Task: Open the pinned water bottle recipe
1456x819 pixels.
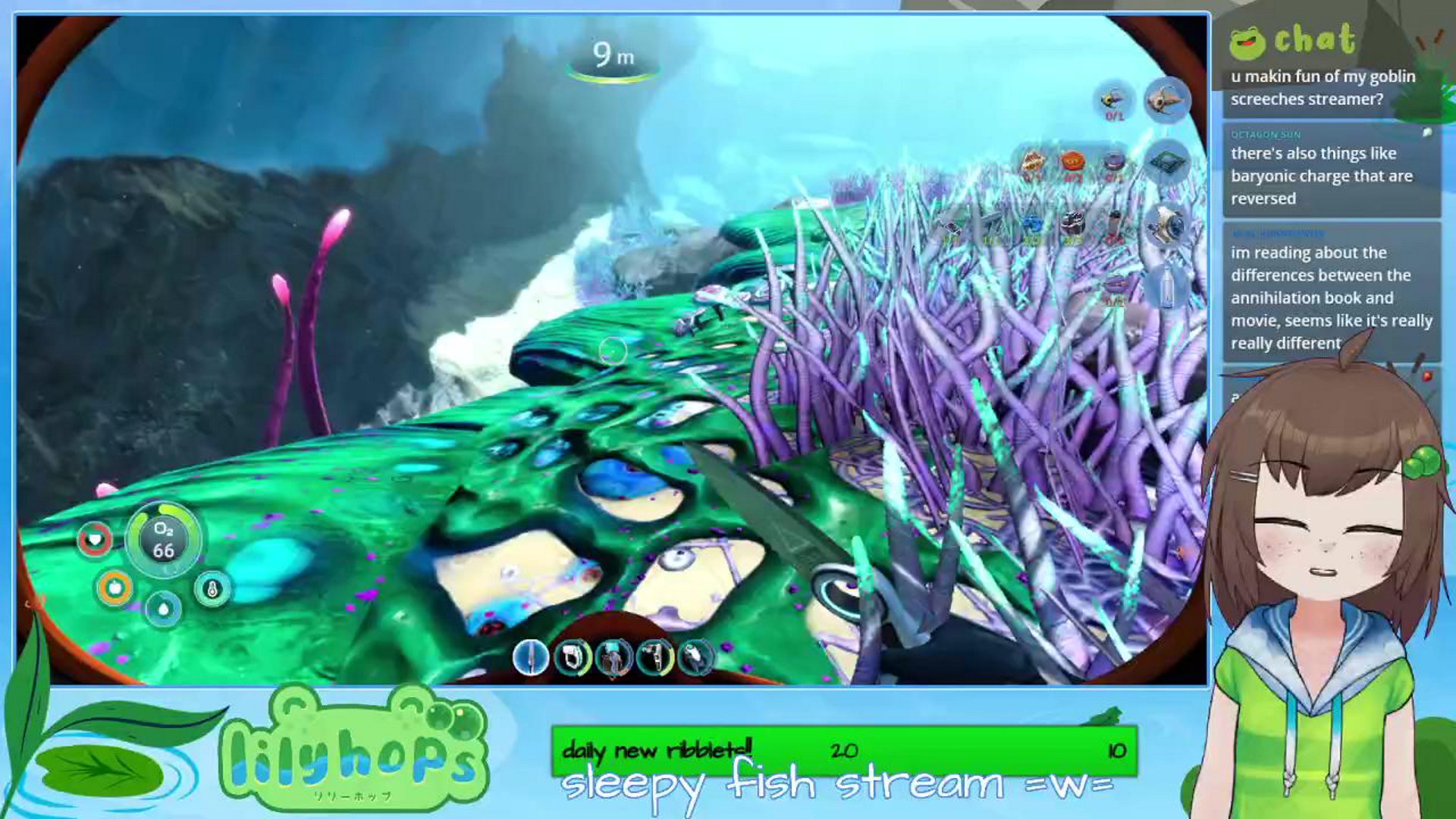Action: (x=1167, y=287)
